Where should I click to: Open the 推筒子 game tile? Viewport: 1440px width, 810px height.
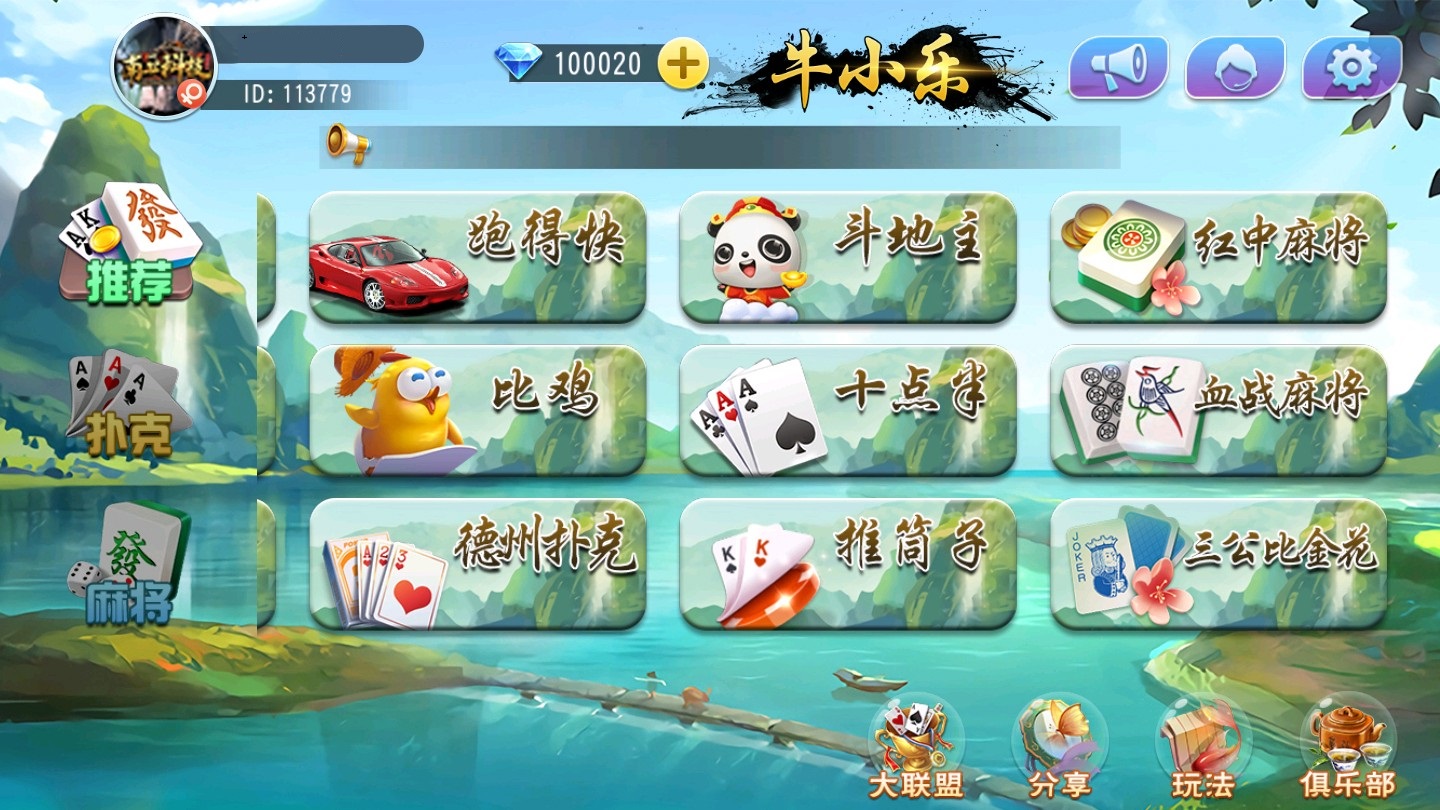coord(848,564)
